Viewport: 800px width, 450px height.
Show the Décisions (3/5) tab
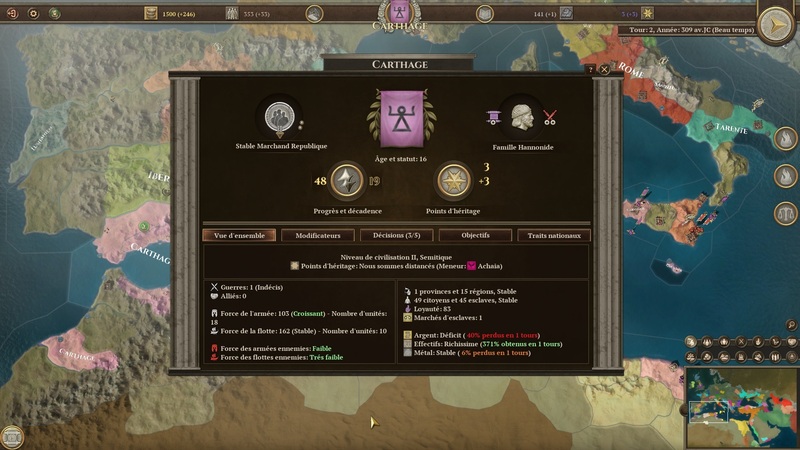pyautogui.click(x=397, y=236)
